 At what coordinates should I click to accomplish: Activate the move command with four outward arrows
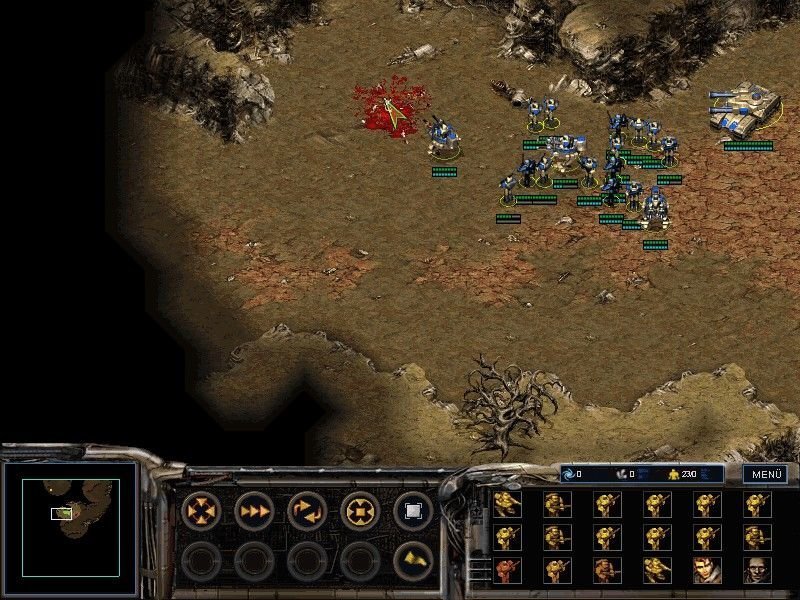point(201,511)
